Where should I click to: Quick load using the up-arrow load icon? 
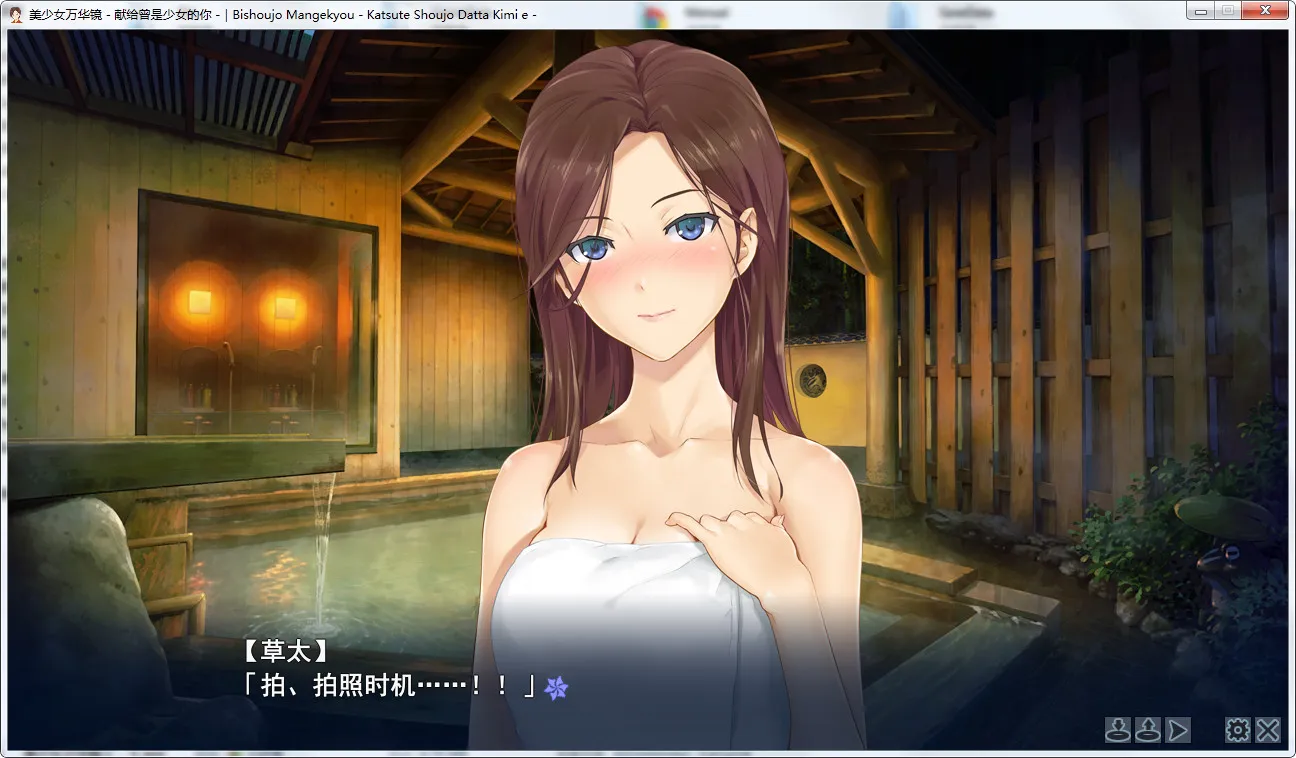coord(1147,730)
